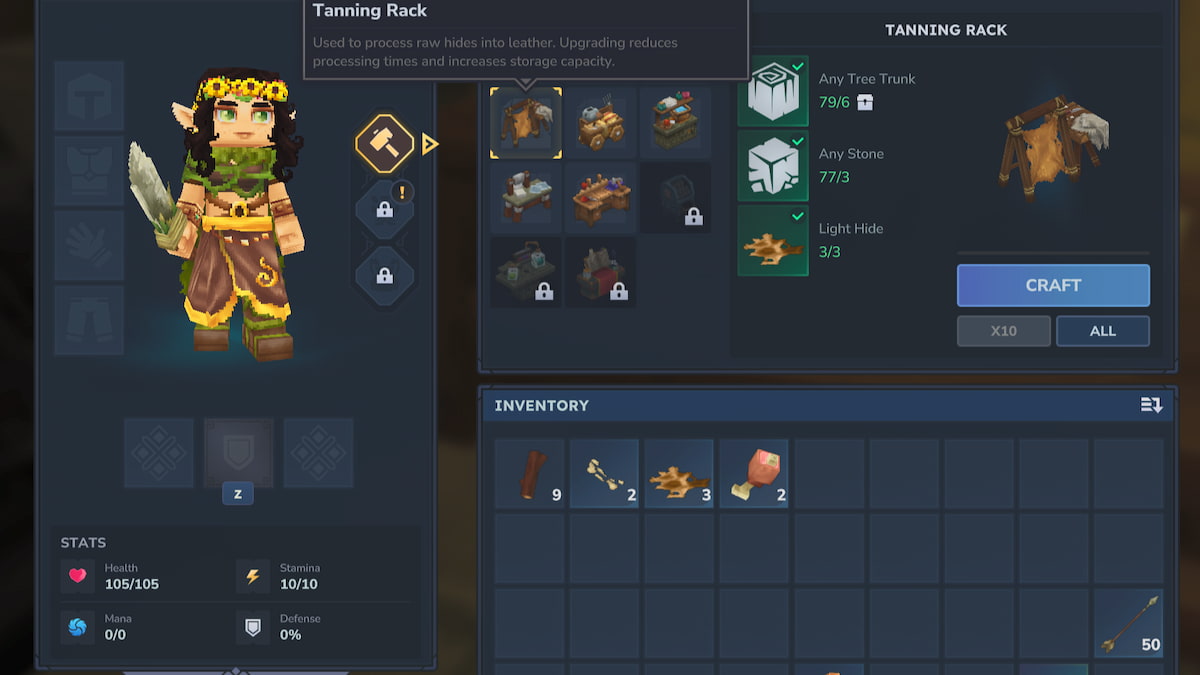Select the wooden workbench recipe with tools
Screen dimensions: 1200x675
pos(601,198)
